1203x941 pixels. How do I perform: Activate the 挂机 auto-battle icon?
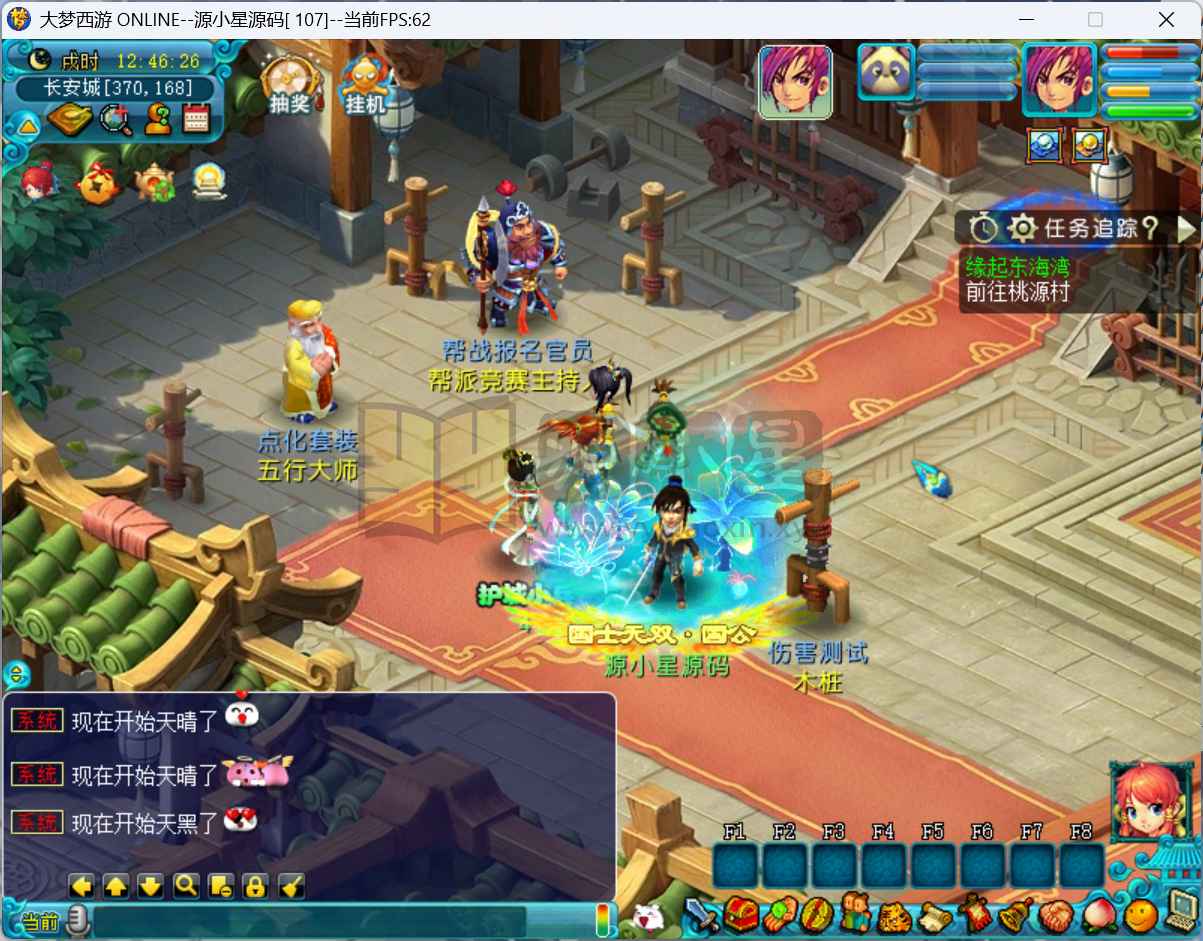(363, 81)
